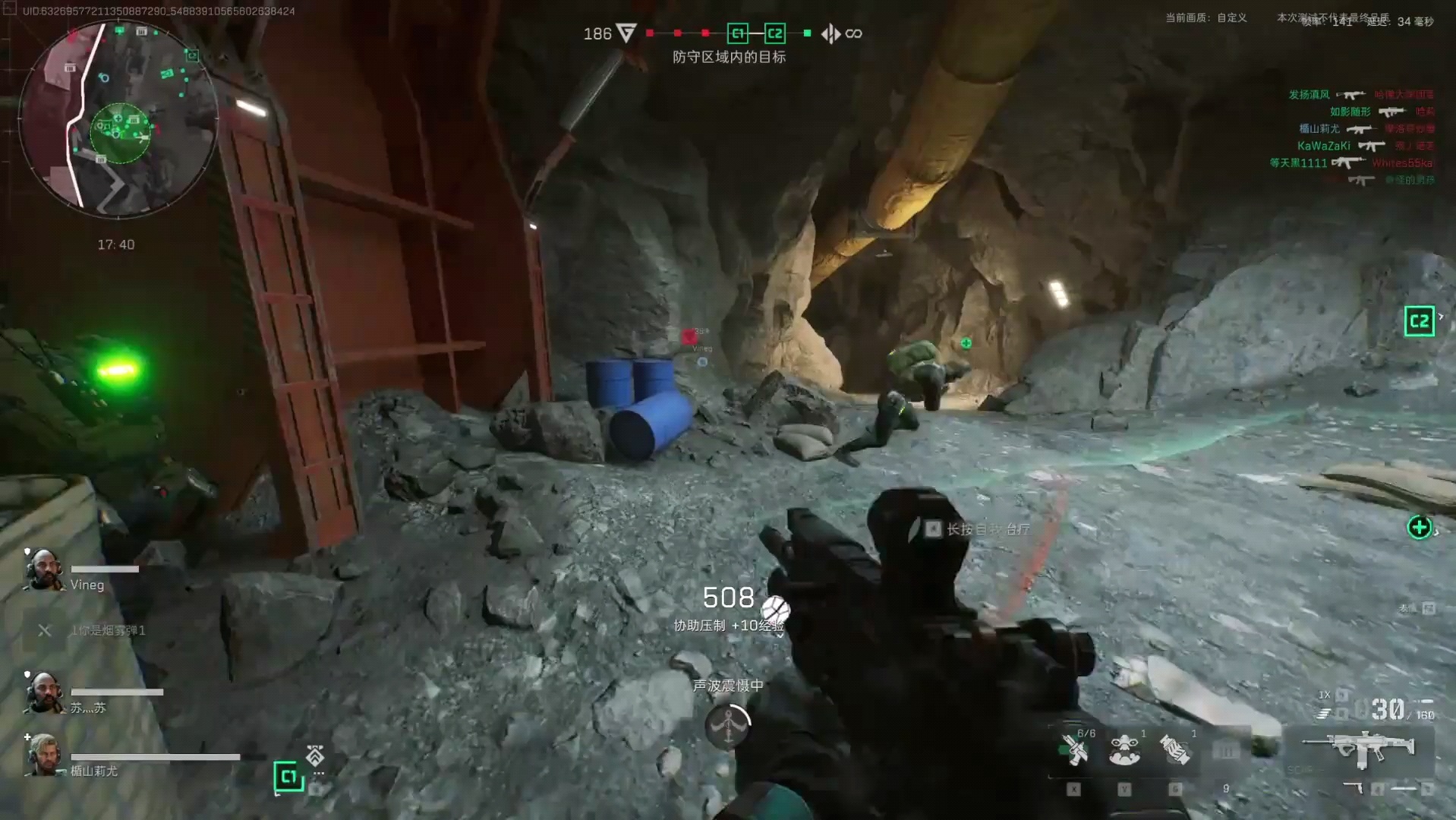Image resolution: width=1456 pixels, height=820 pixels.
Task: Click squad member 楯山莉尤's portrait
Action: coord(44,755)
